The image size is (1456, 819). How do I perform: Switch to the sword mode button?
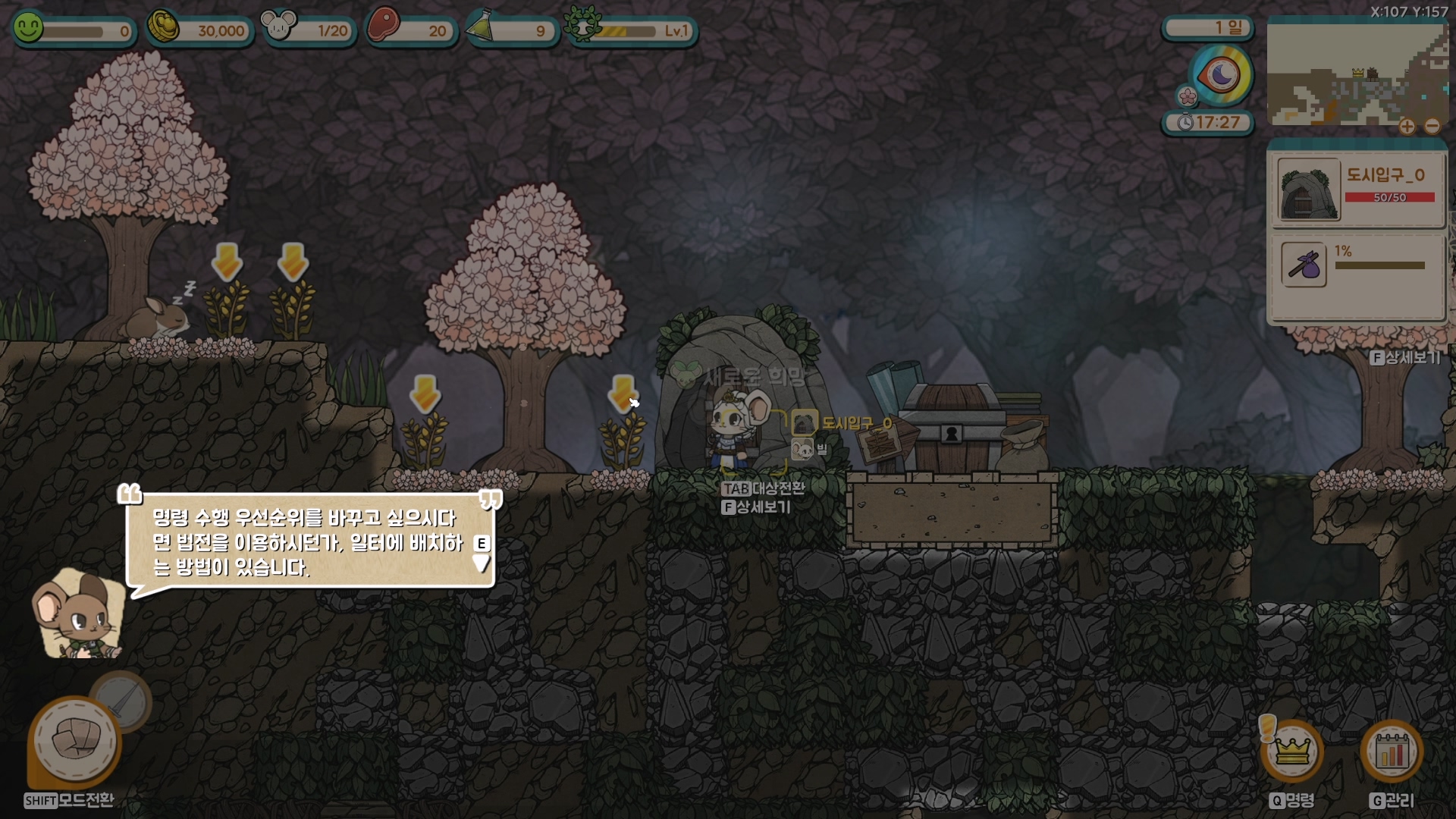[x=121, y=701]
